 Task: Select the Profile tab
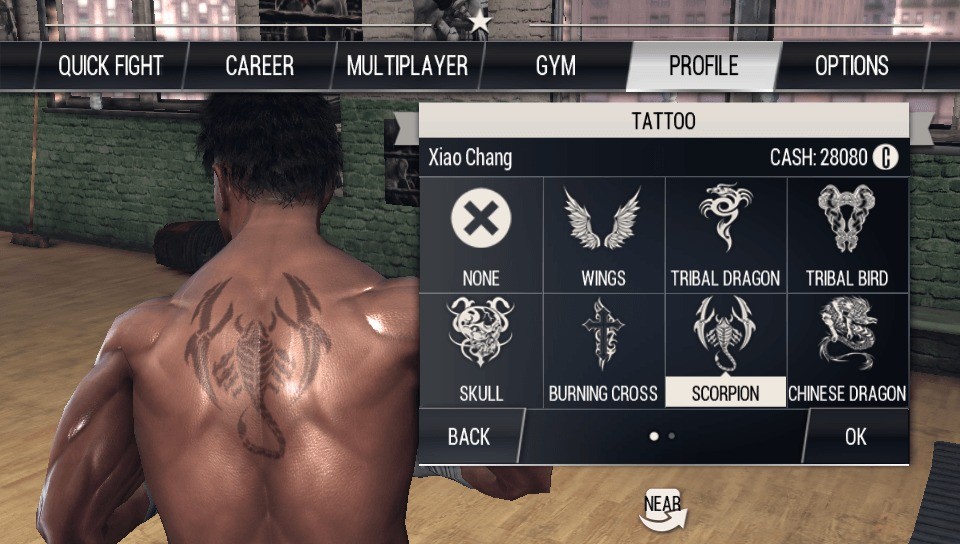(703, 67)
